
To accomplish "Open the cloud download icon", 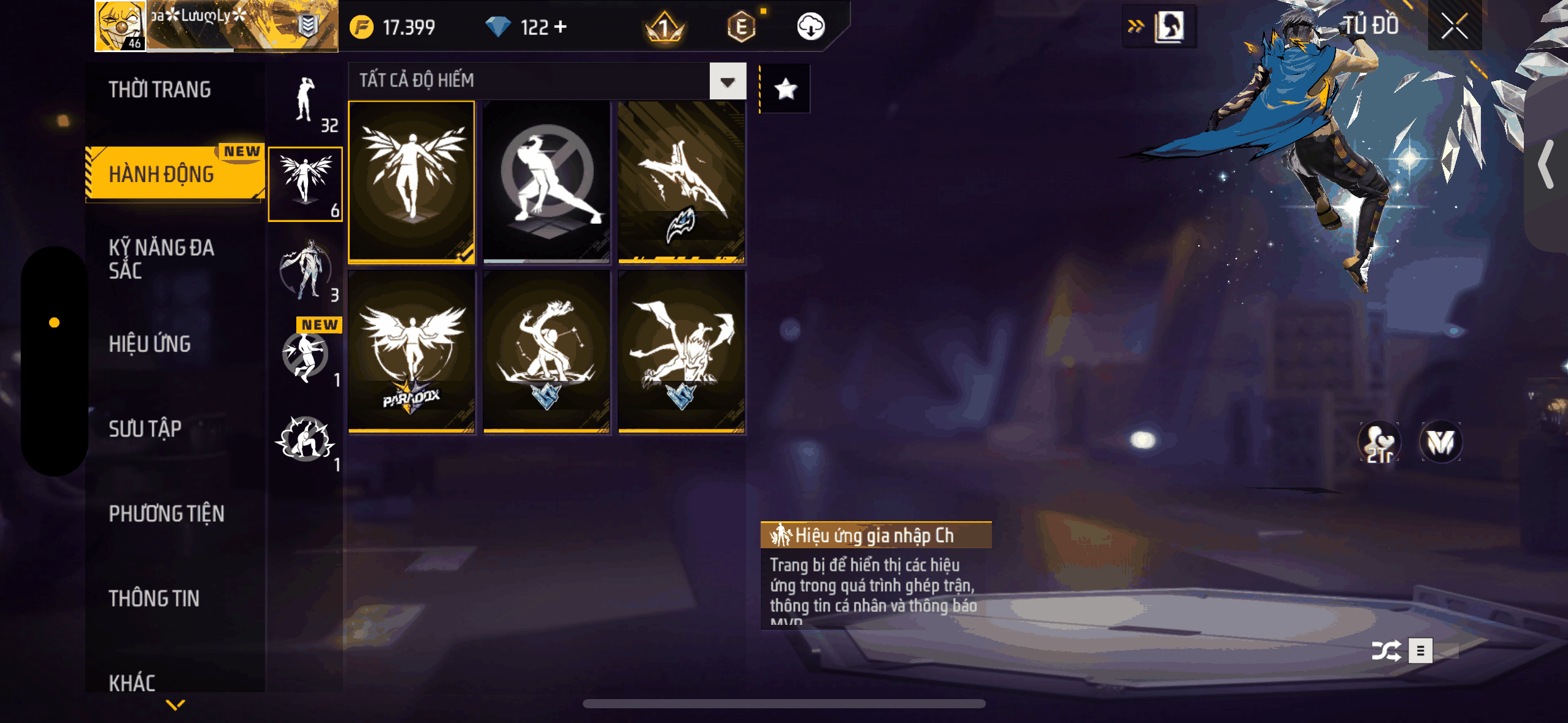I will [810, 27].
